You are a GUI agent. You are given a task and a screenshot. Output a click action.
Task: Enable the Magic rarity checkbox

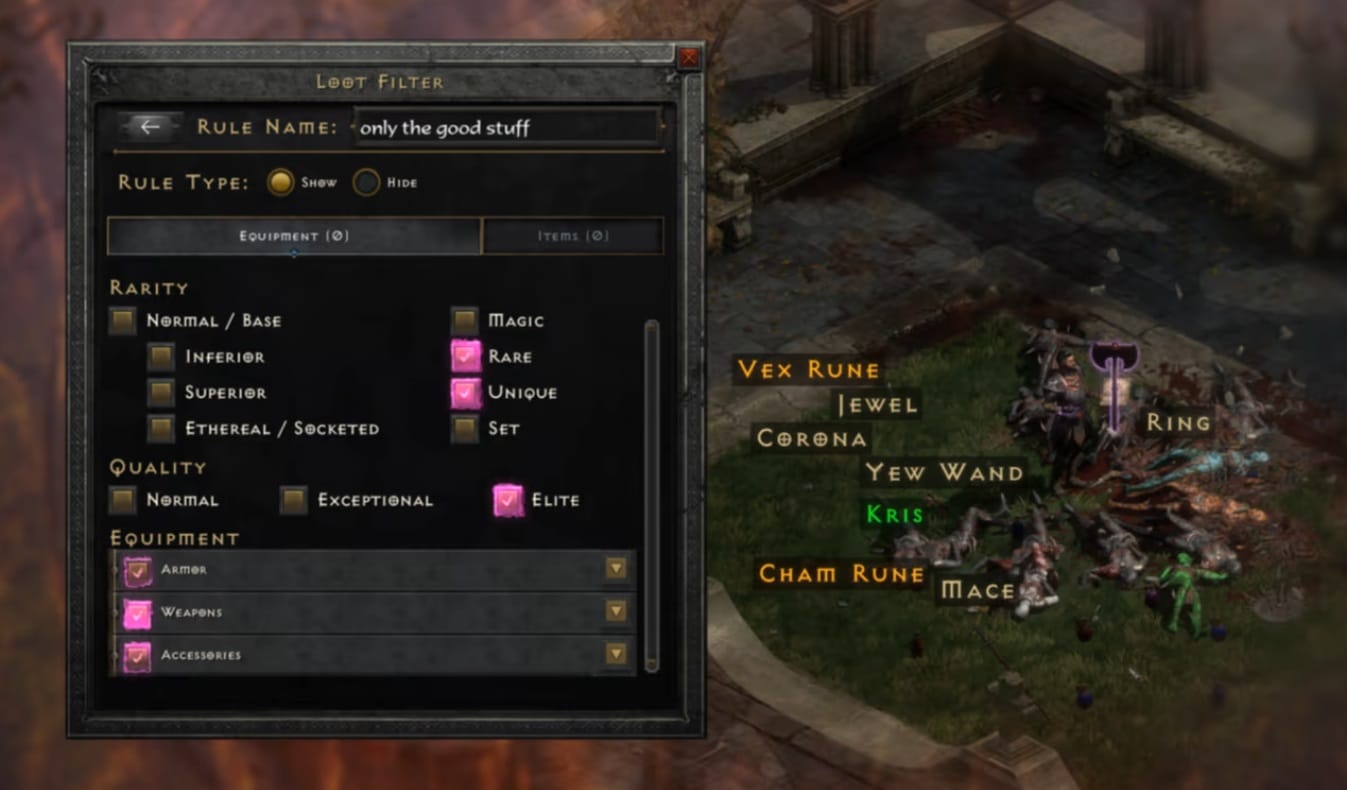click(464, 321)
